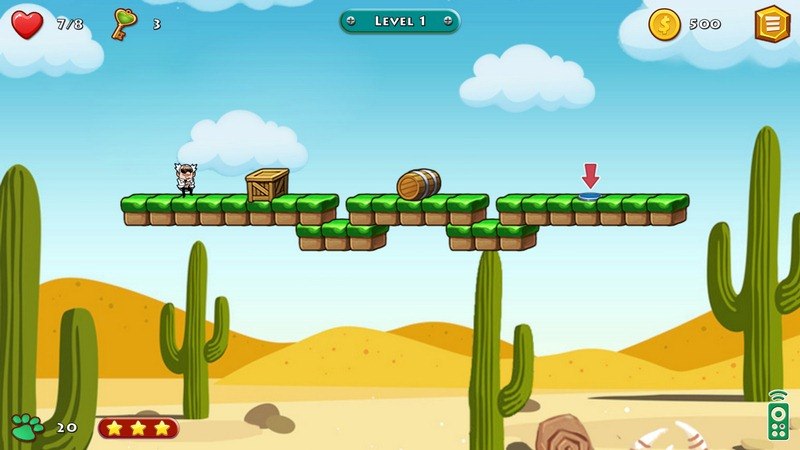
Task: Select the green paw print icon
Action: tap(27, 427)
